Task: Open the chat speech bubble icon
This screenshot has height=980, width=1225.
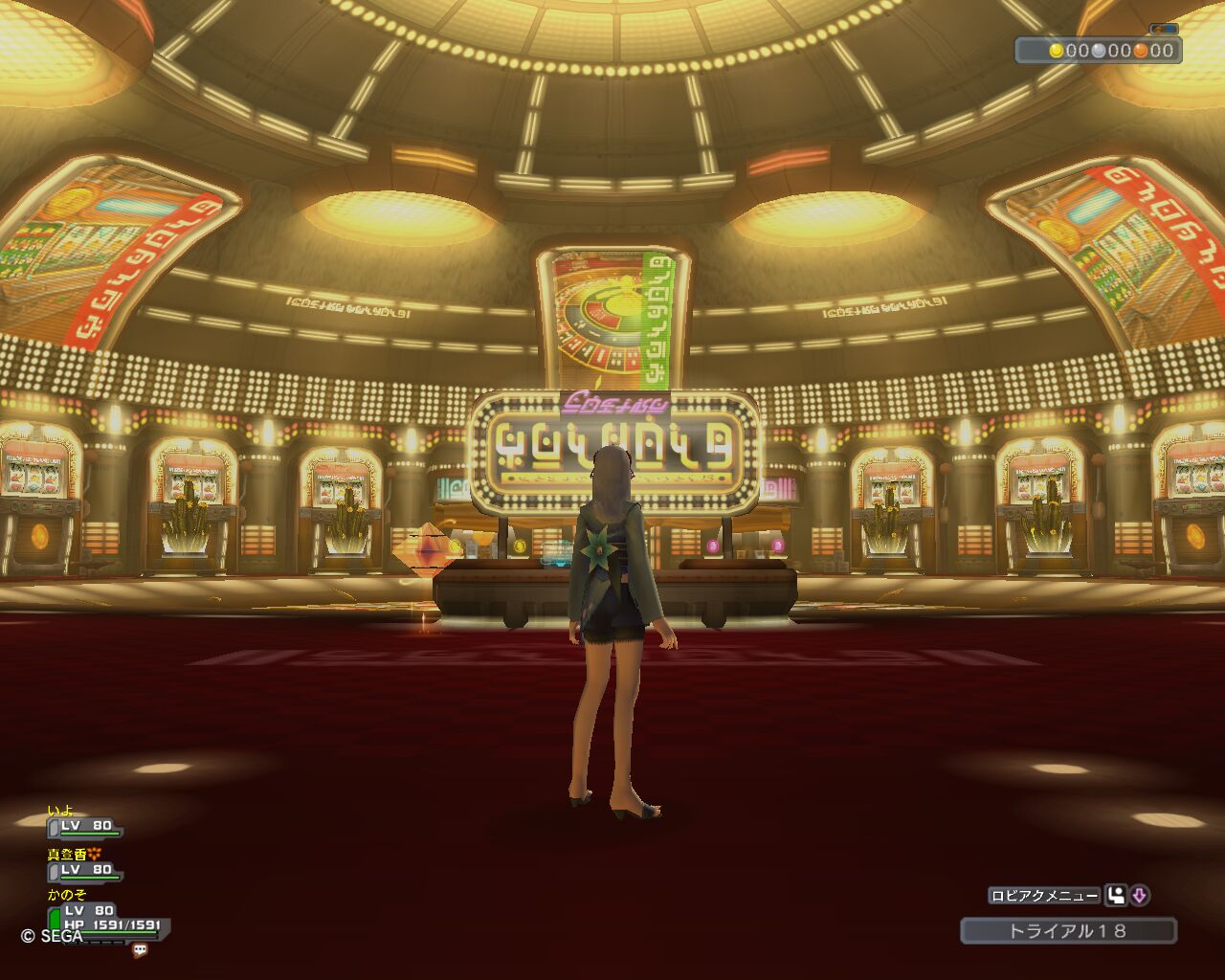Action: point(140,950)
